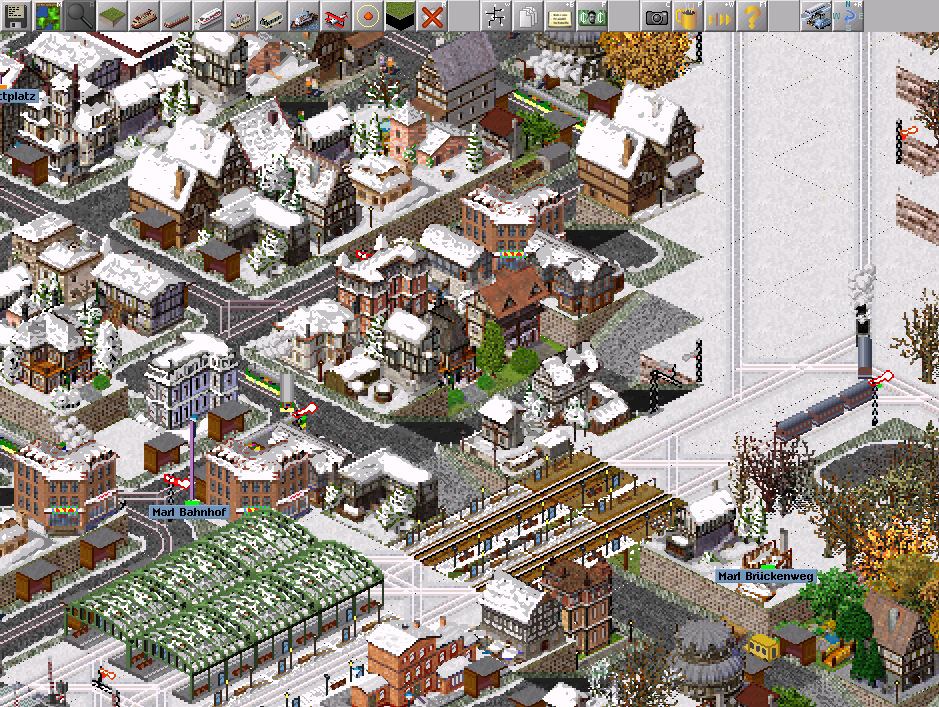This screenshot has height=707, width=939.
Task: Pause the game with the coffee mug
Action: tap(688, 16)
